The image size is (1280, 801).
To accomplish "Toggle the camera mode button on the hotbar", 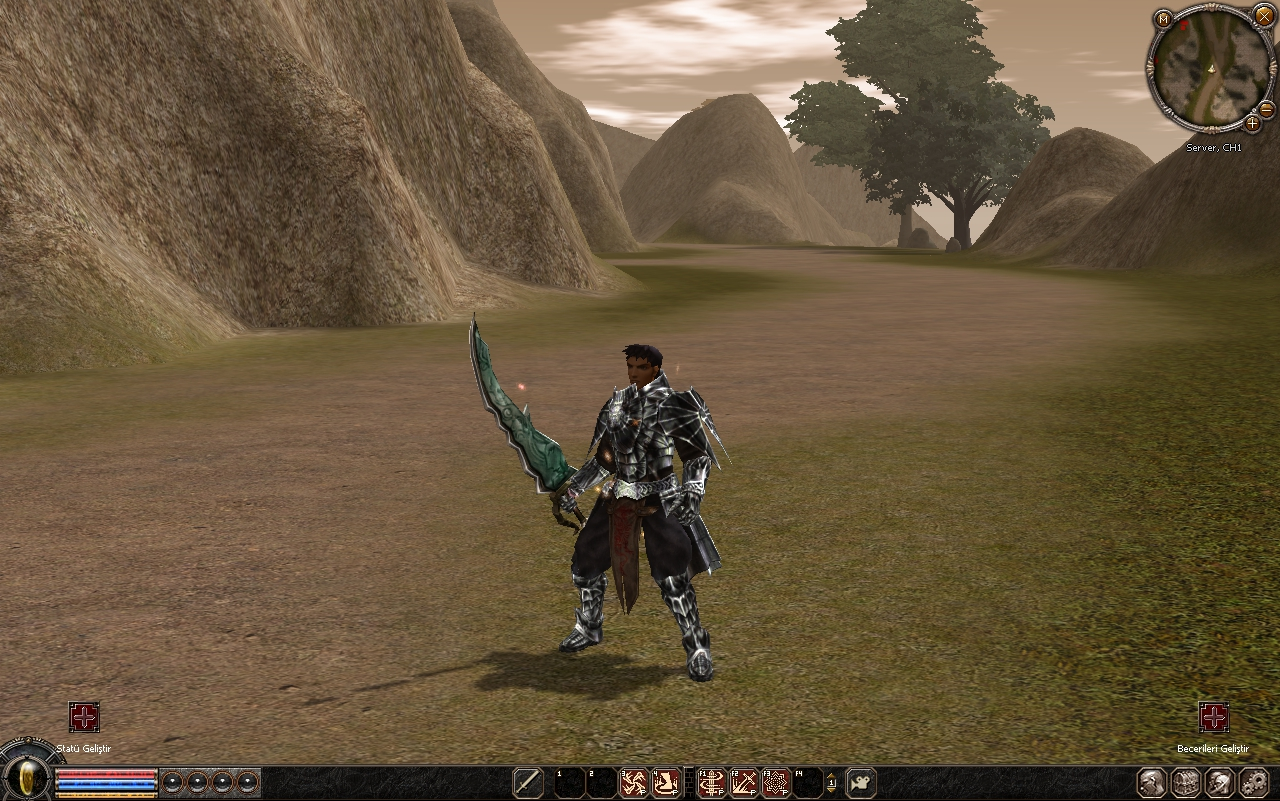I will tap(861, 782).
